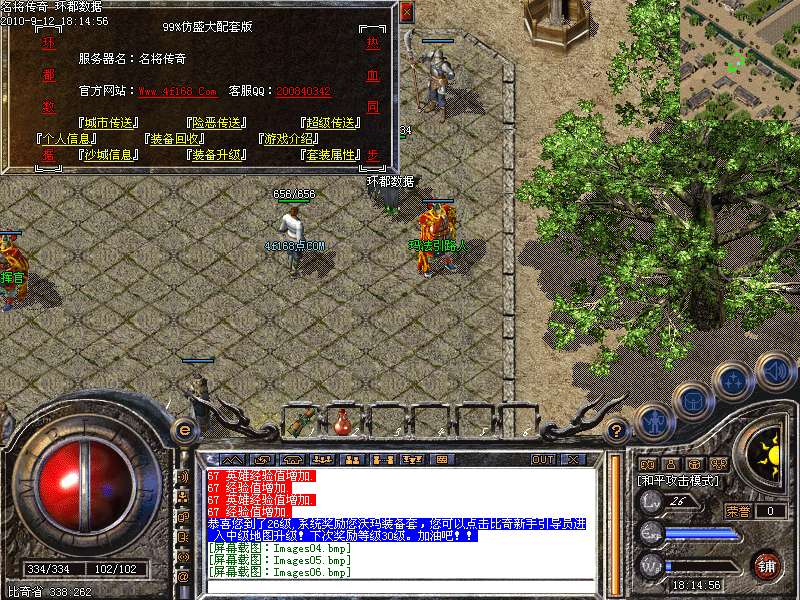Viewport: 800px width, 600px height.
Task: Read 游戏介绍 game introduction
Action: point(289,139)
